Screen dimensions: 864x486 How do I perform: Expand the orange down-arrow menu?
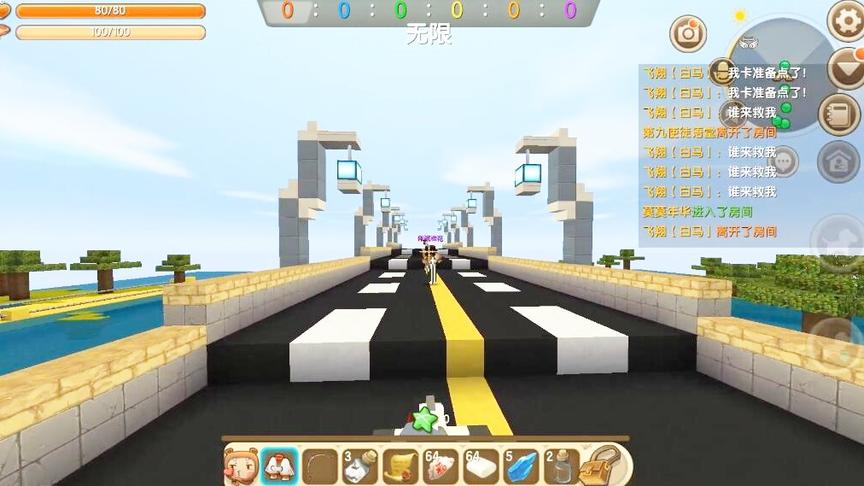click(x=846, y=70)
